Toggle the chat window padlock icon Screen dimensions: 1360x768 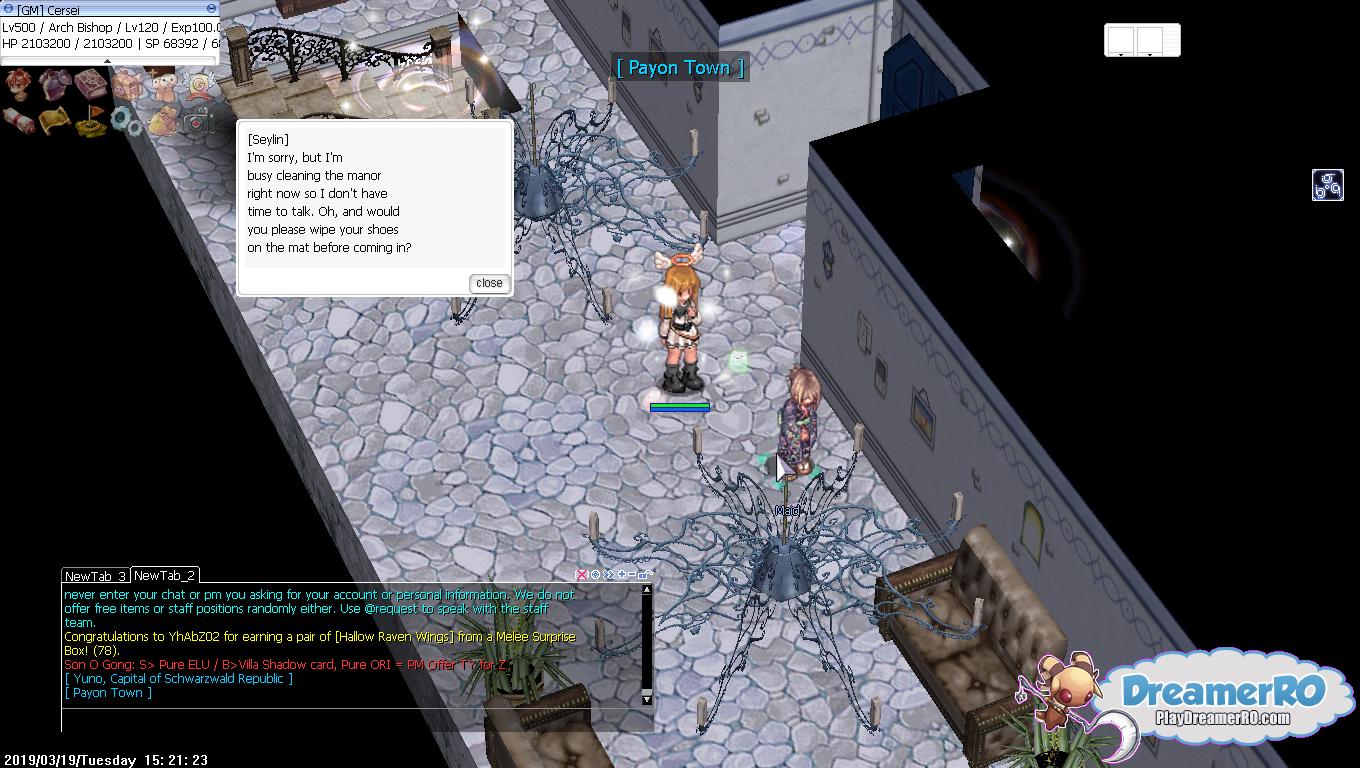point(645,575)
